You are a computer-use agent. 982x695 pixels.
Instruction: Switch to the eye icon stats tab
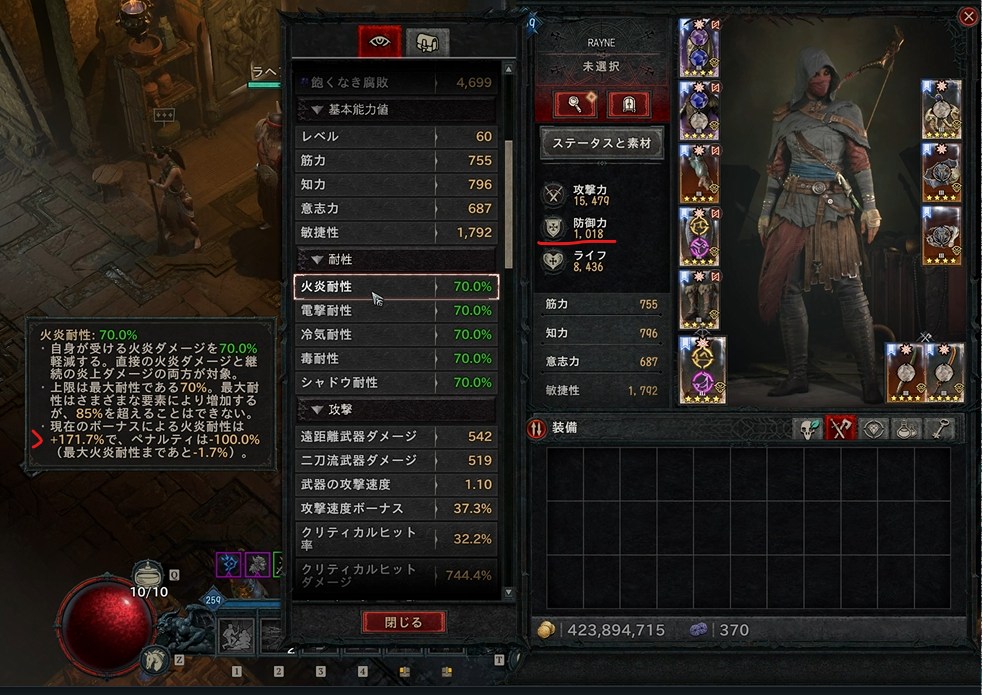pos(380,42)
